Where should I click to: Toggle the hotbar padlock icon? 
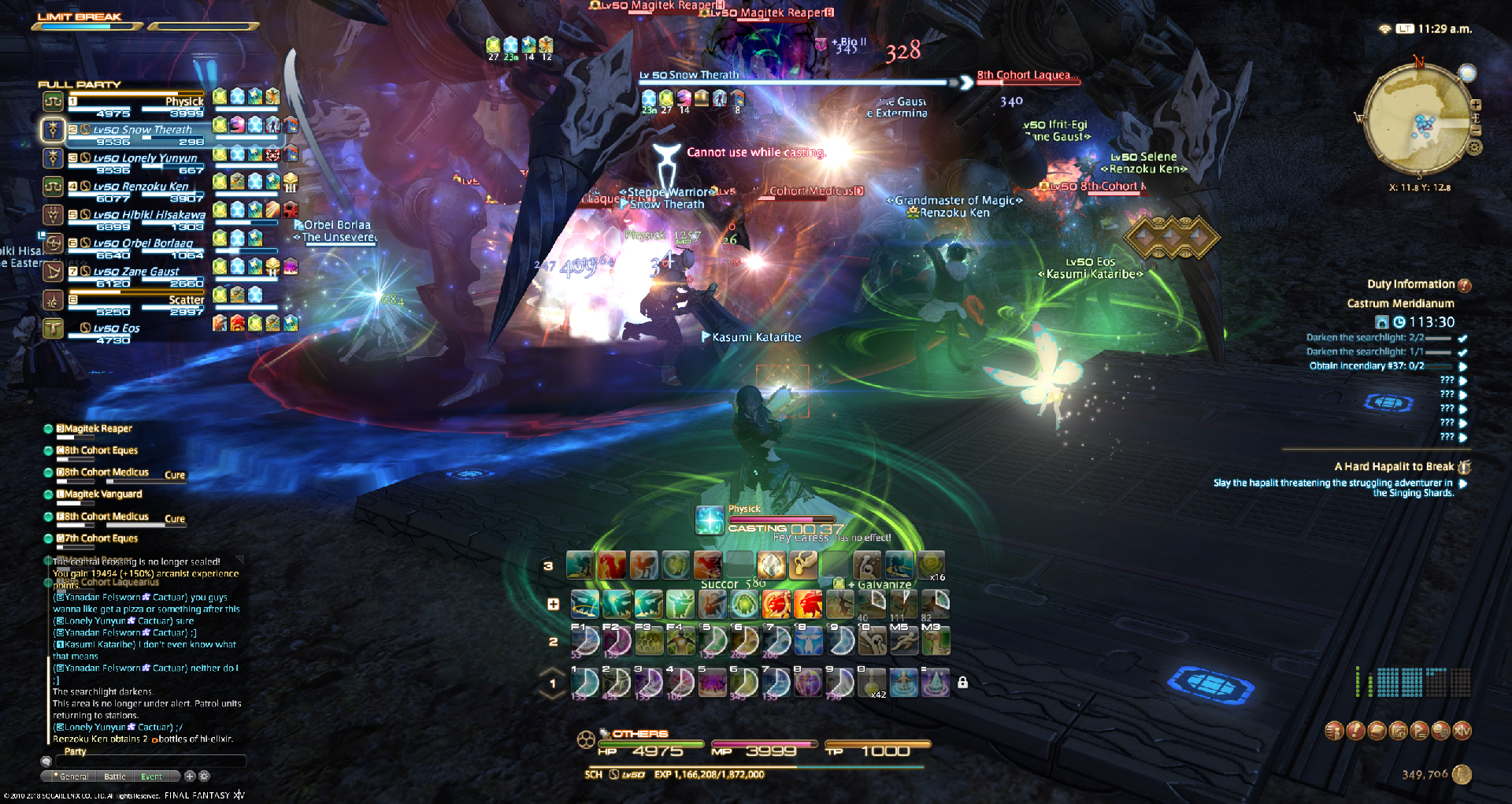962,683
